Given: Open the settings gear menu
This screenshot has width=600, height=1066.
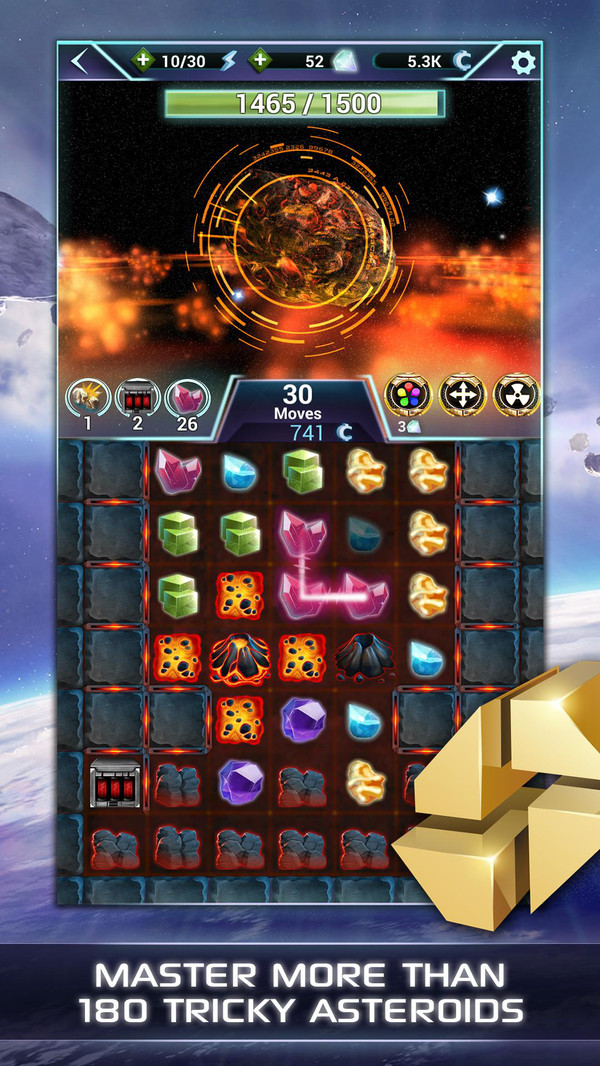Looking at the screenshot, I should (523, 62).
